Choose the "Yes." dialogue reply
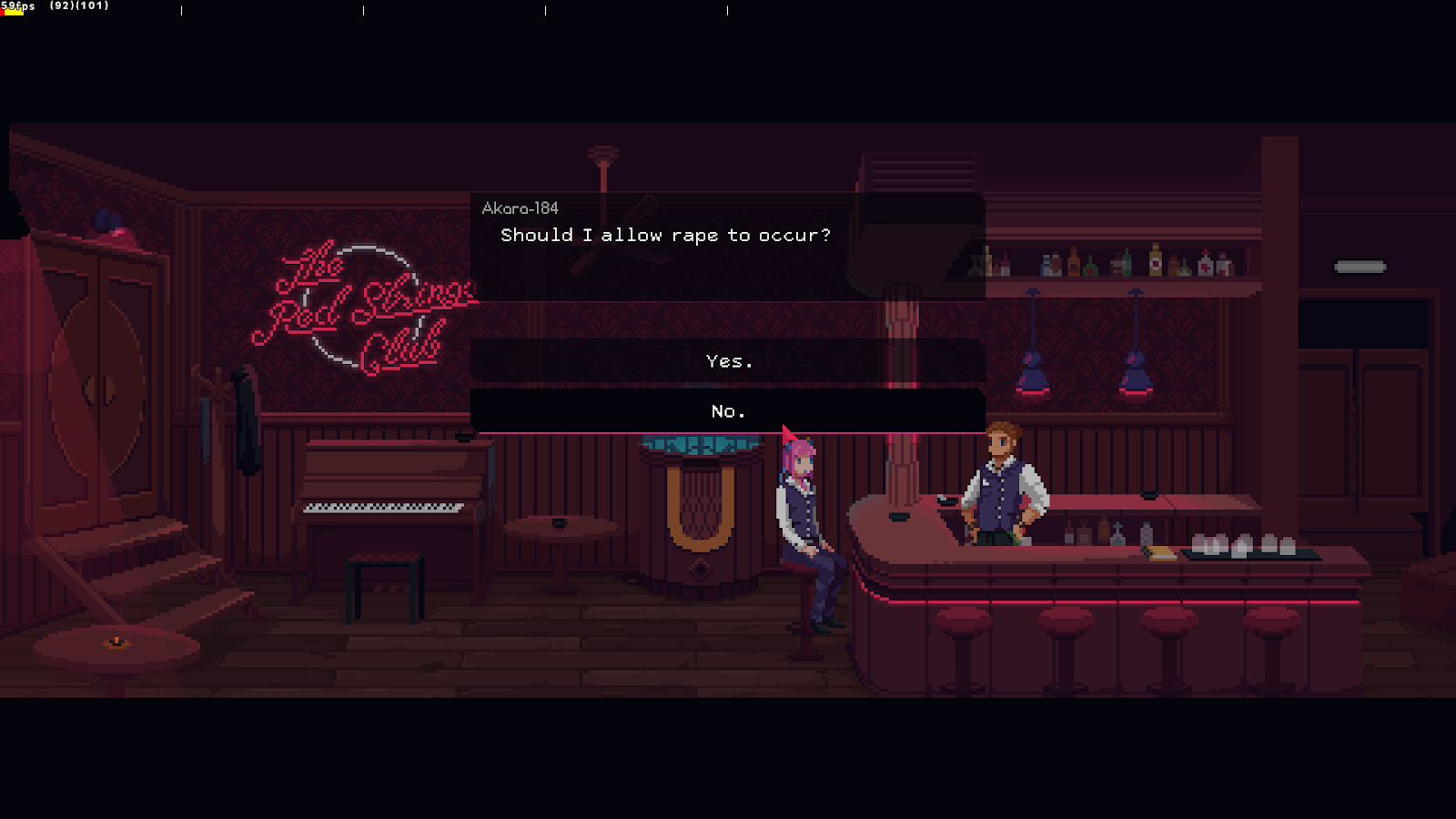The height and width of the screenshot is (819, 1456). point(728,361)
